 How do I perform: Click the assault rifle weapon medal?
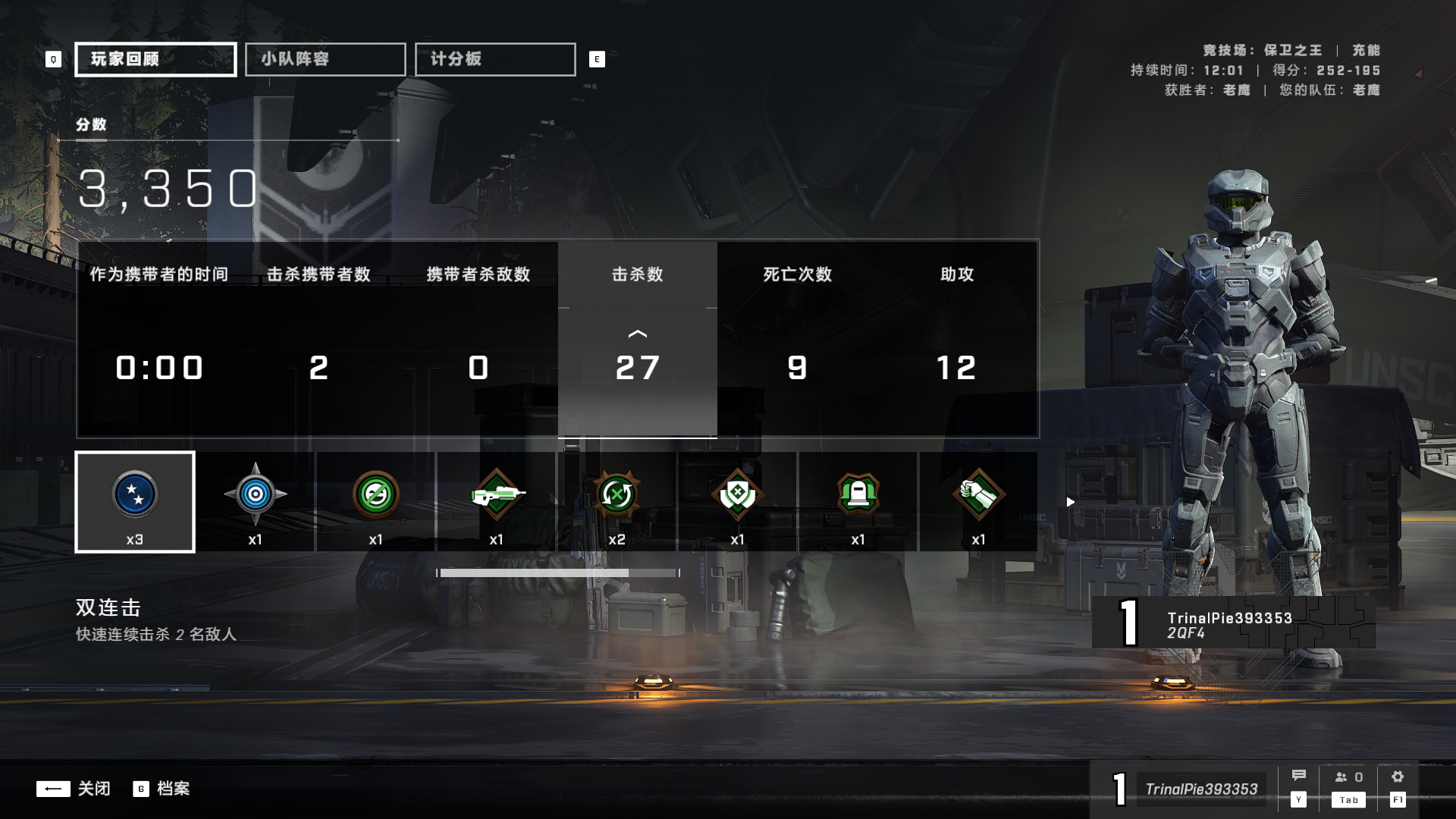pos(497,493)
